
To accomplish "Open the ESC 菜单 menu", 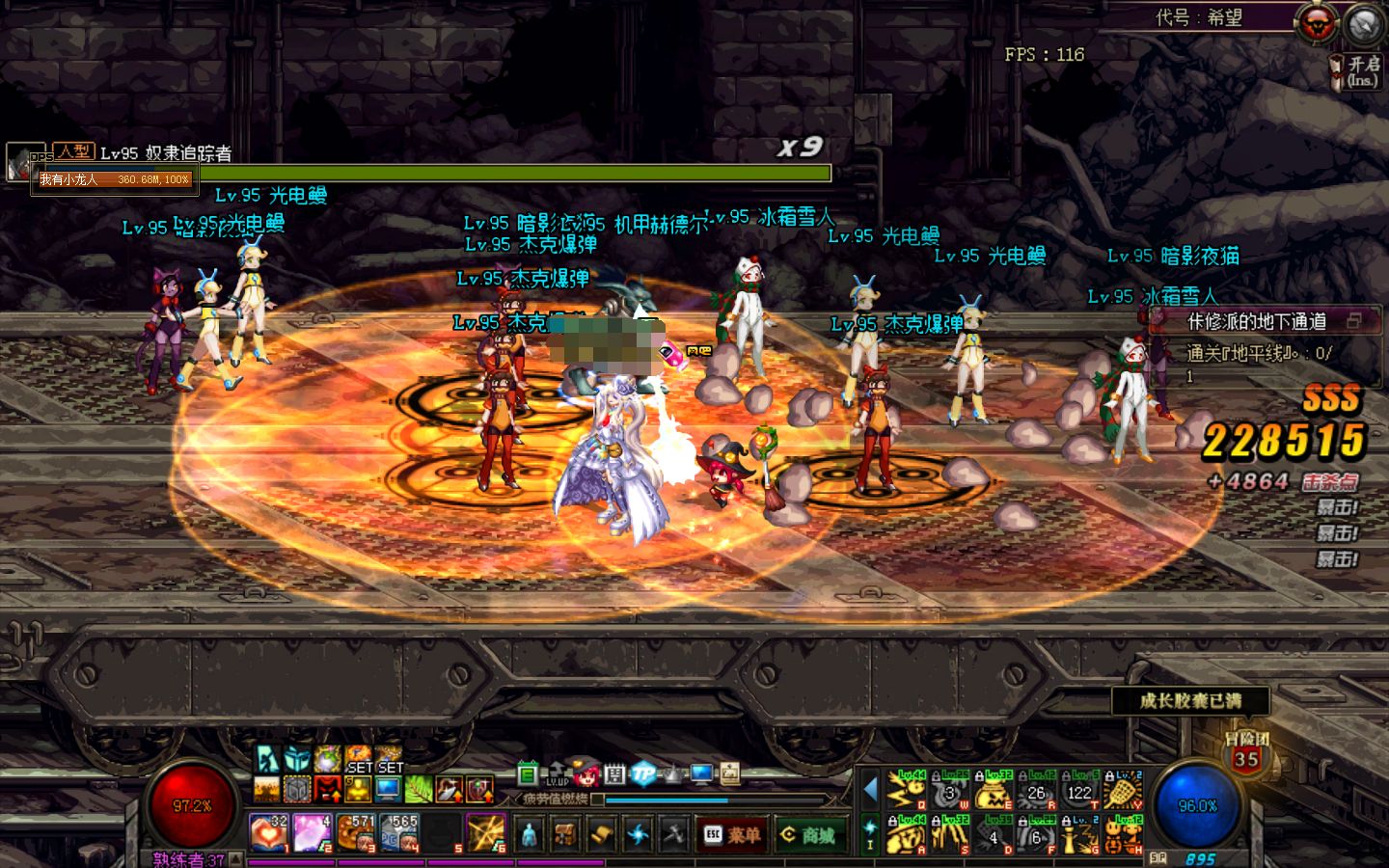I will (732, 835).
